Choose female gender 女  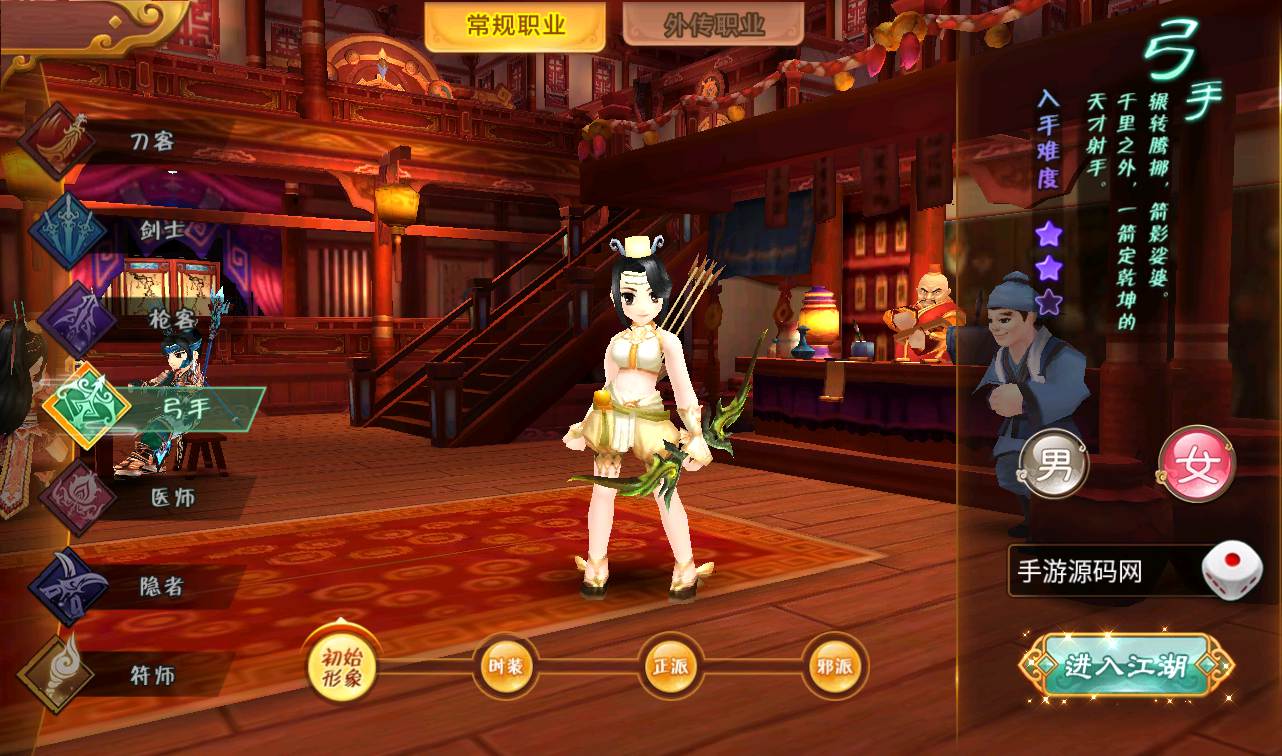click(1196, 465)
